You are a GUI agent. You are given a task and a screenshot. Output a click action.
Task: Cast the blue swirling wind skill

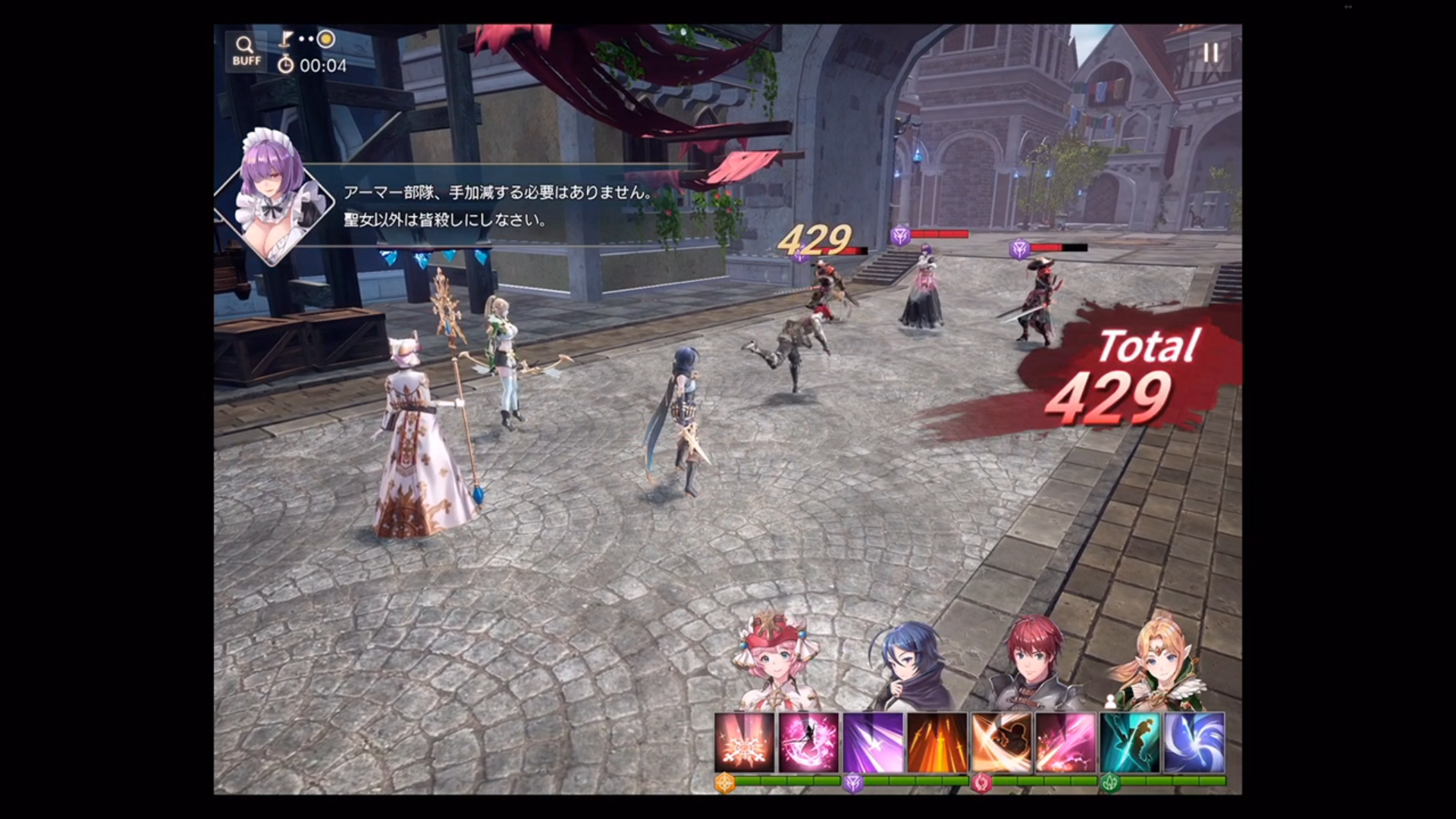pyautogui.click(x=1194, y=742)
